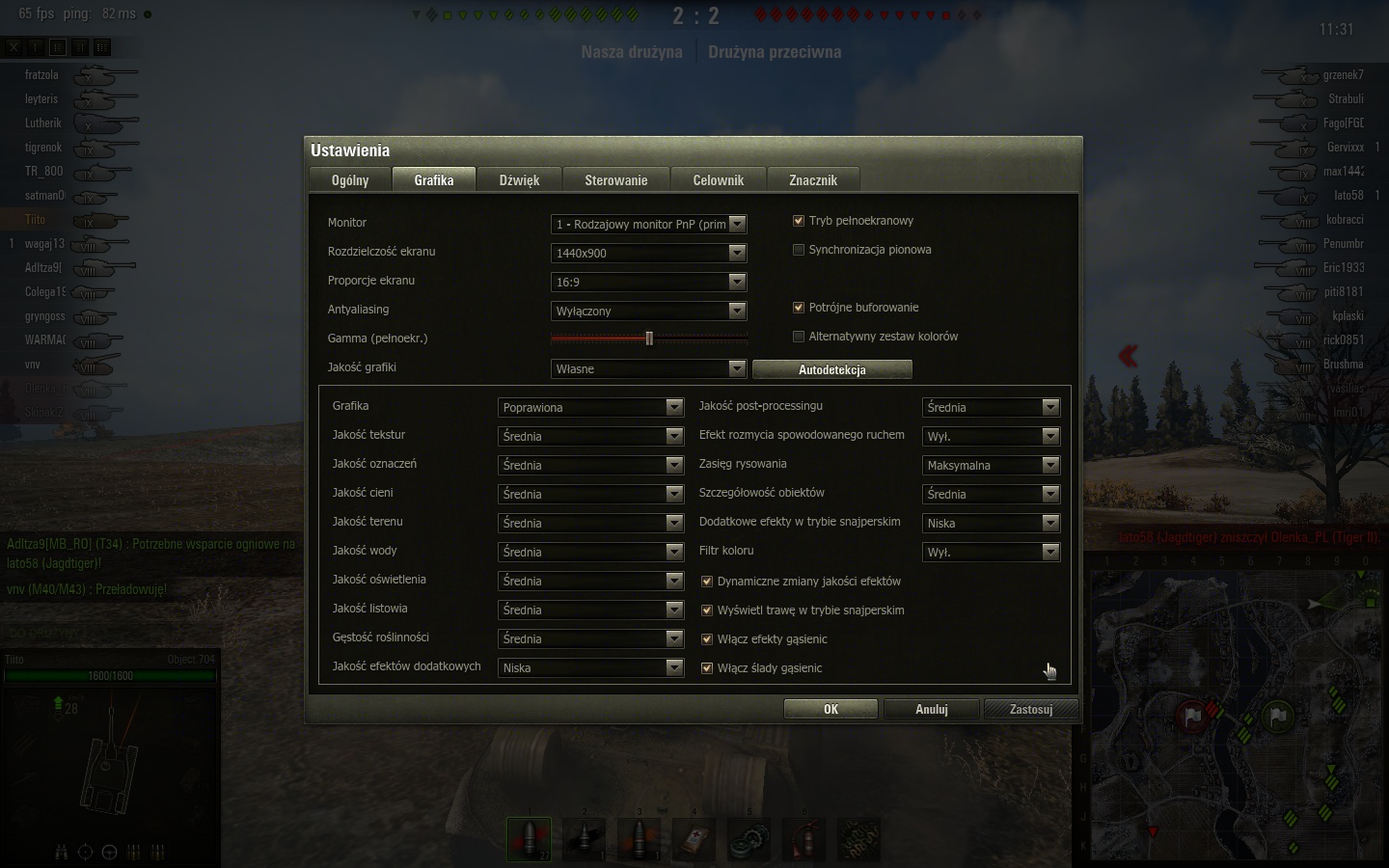This screenshot has width=1389, height=868.
Task: Select the Sterowanie tab
Action: pos(615,180)
